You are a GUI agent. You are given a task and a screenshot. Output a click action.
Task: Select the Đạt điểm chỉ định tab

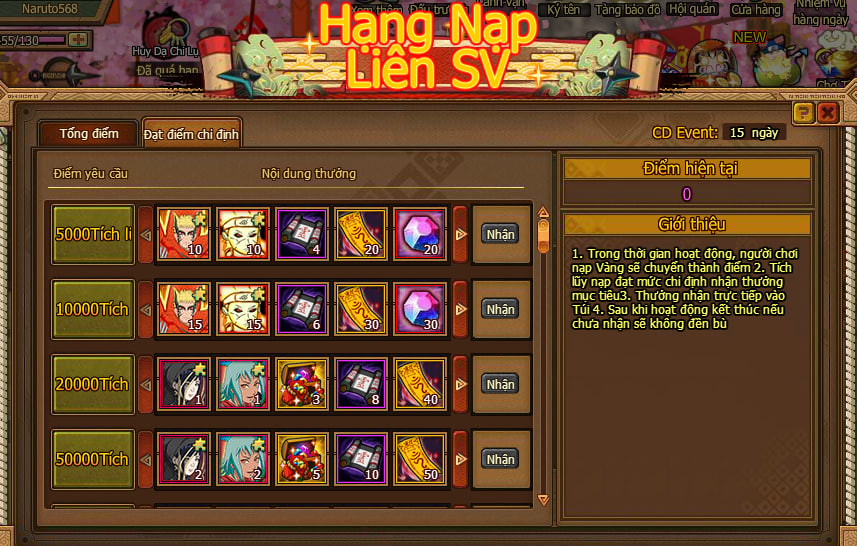tap(191, 133)
